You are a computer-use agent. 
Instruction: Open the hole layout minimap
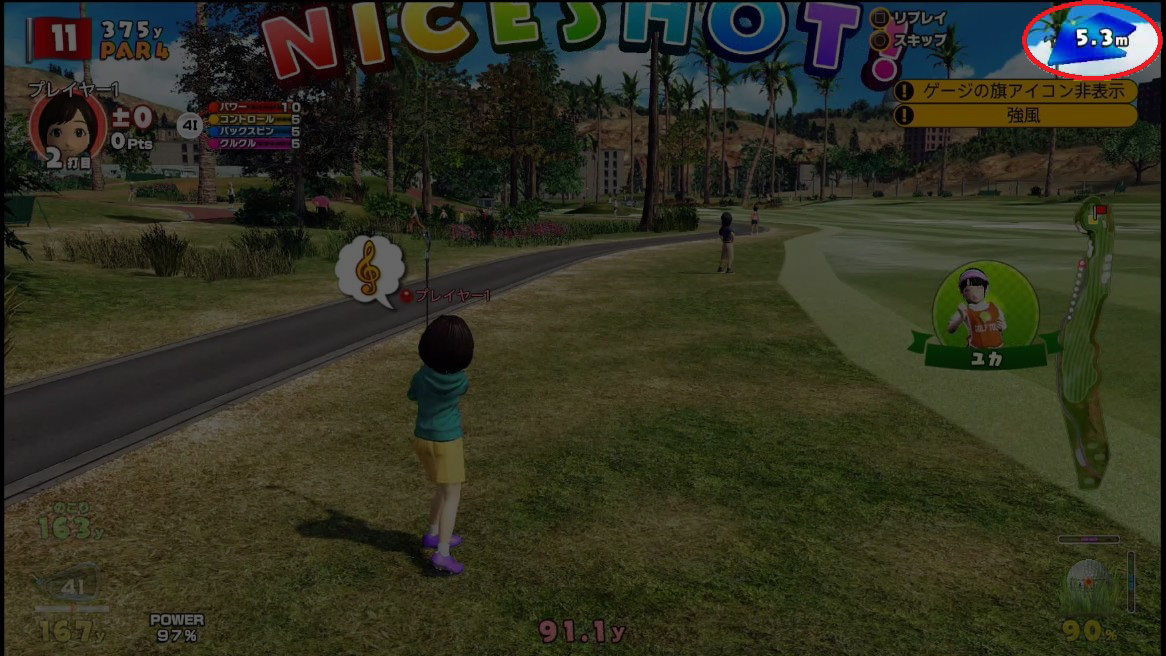1084,340
